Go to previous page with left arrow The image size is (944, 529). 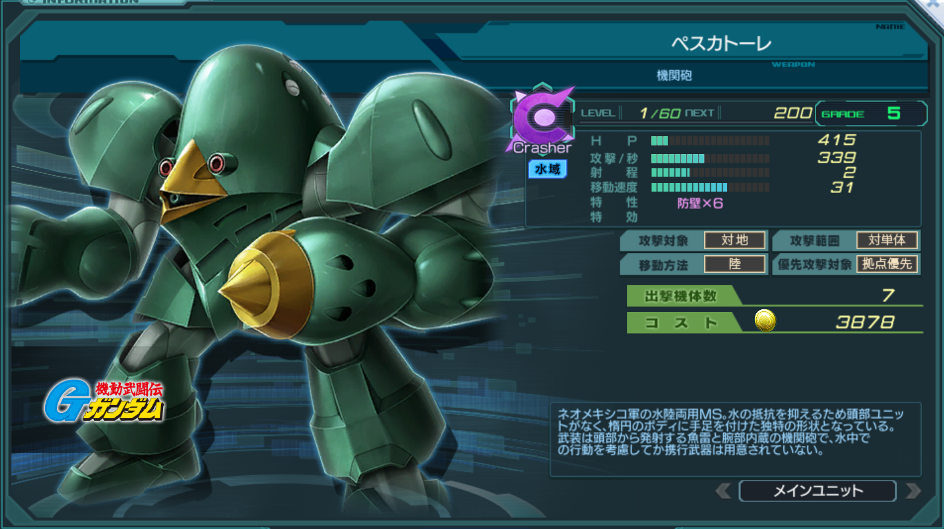click(x=725, y=491)
